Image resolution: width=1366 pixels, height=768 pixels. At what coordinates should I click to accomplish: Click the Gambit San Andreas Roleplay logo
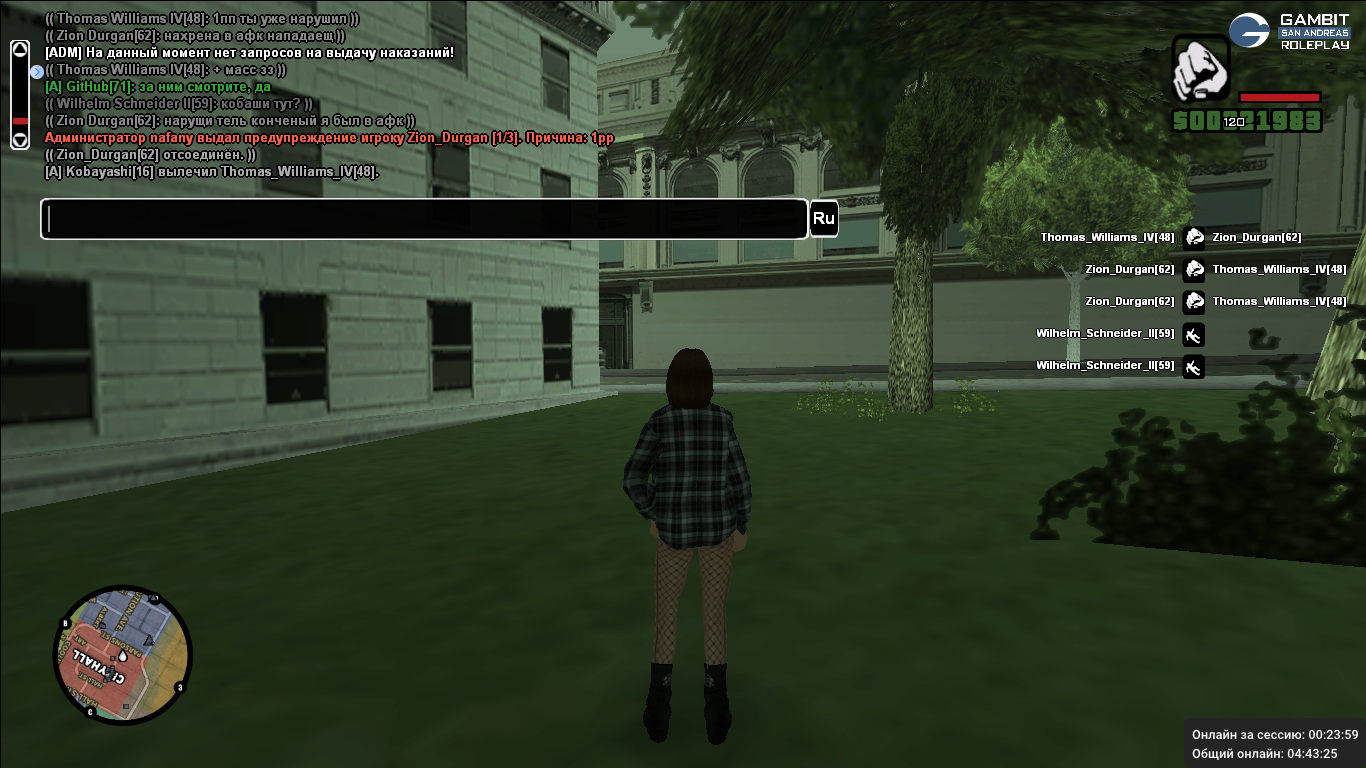pyautogui.click(x=1288, y=31)
